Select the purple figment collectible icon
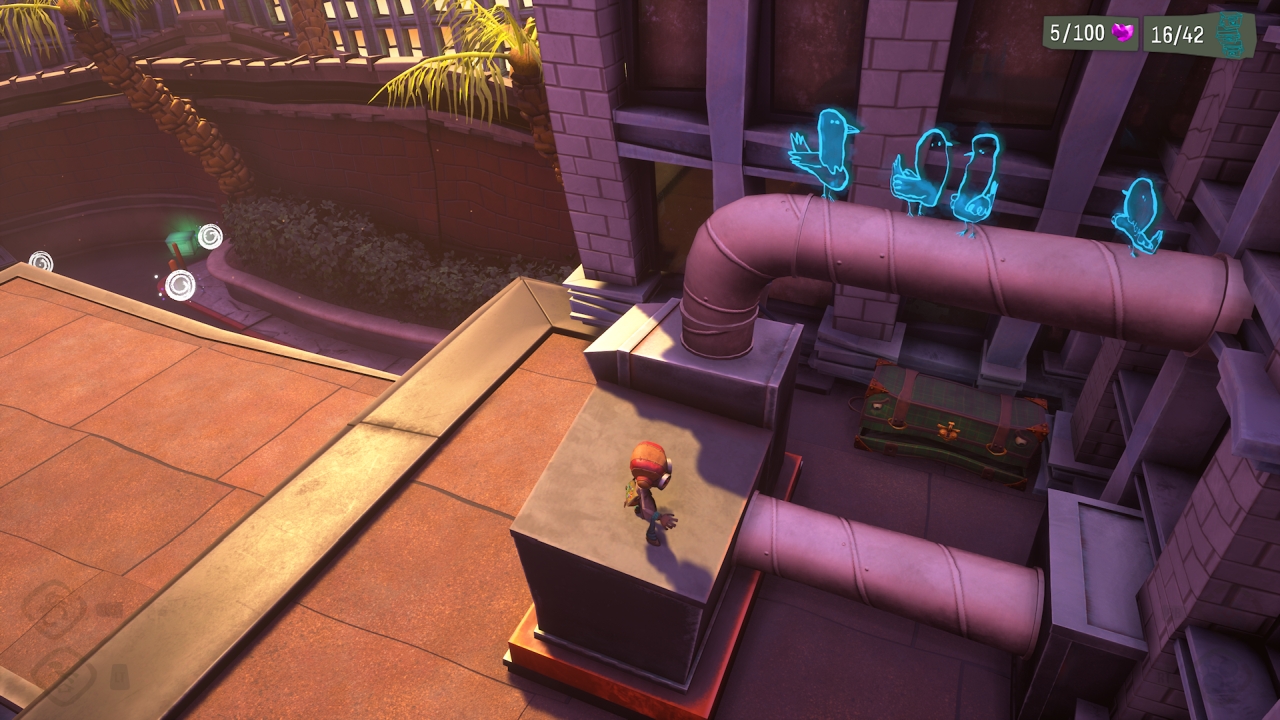The width and height of the screenshot is (1280, 720). point(1123,35)
